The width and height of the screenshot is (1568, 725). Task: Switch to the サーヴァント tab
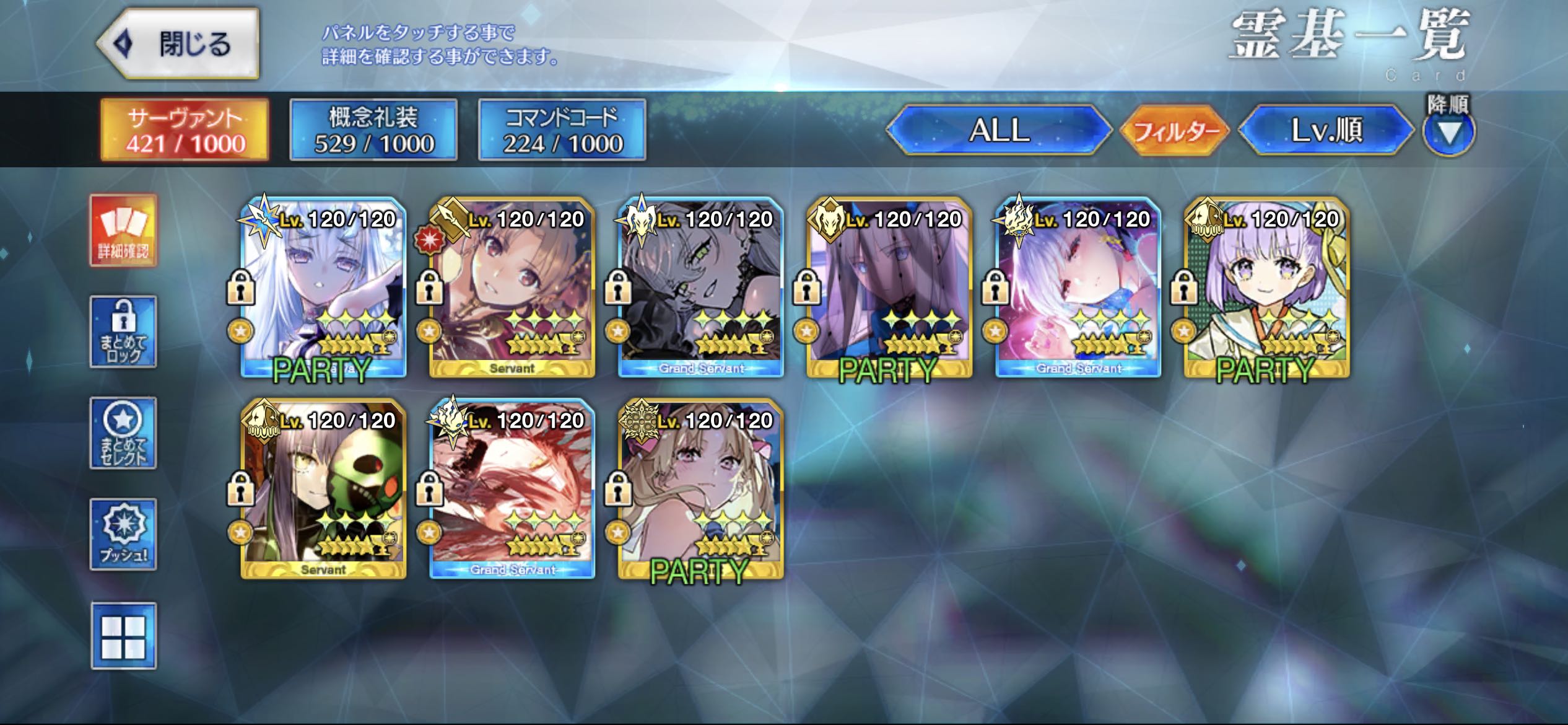point(185,130)
